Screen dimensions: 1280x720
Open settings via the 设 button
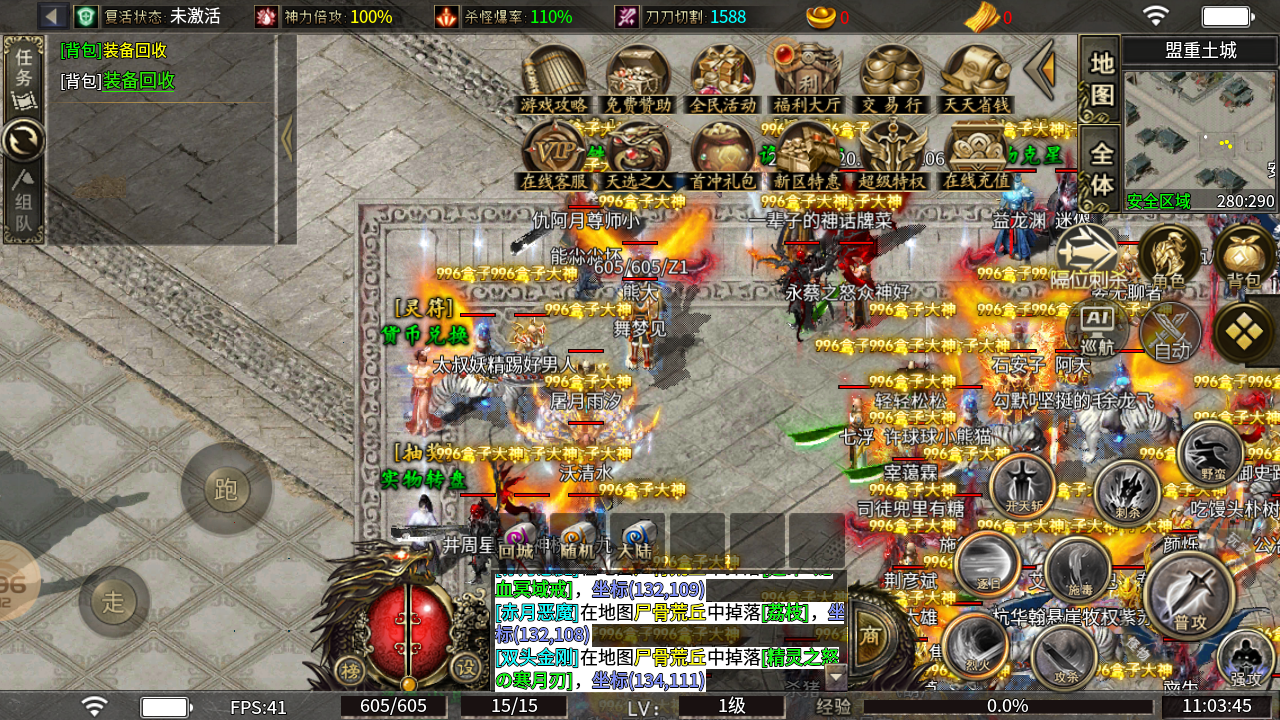pyautogui.click(x=466, y=668)
